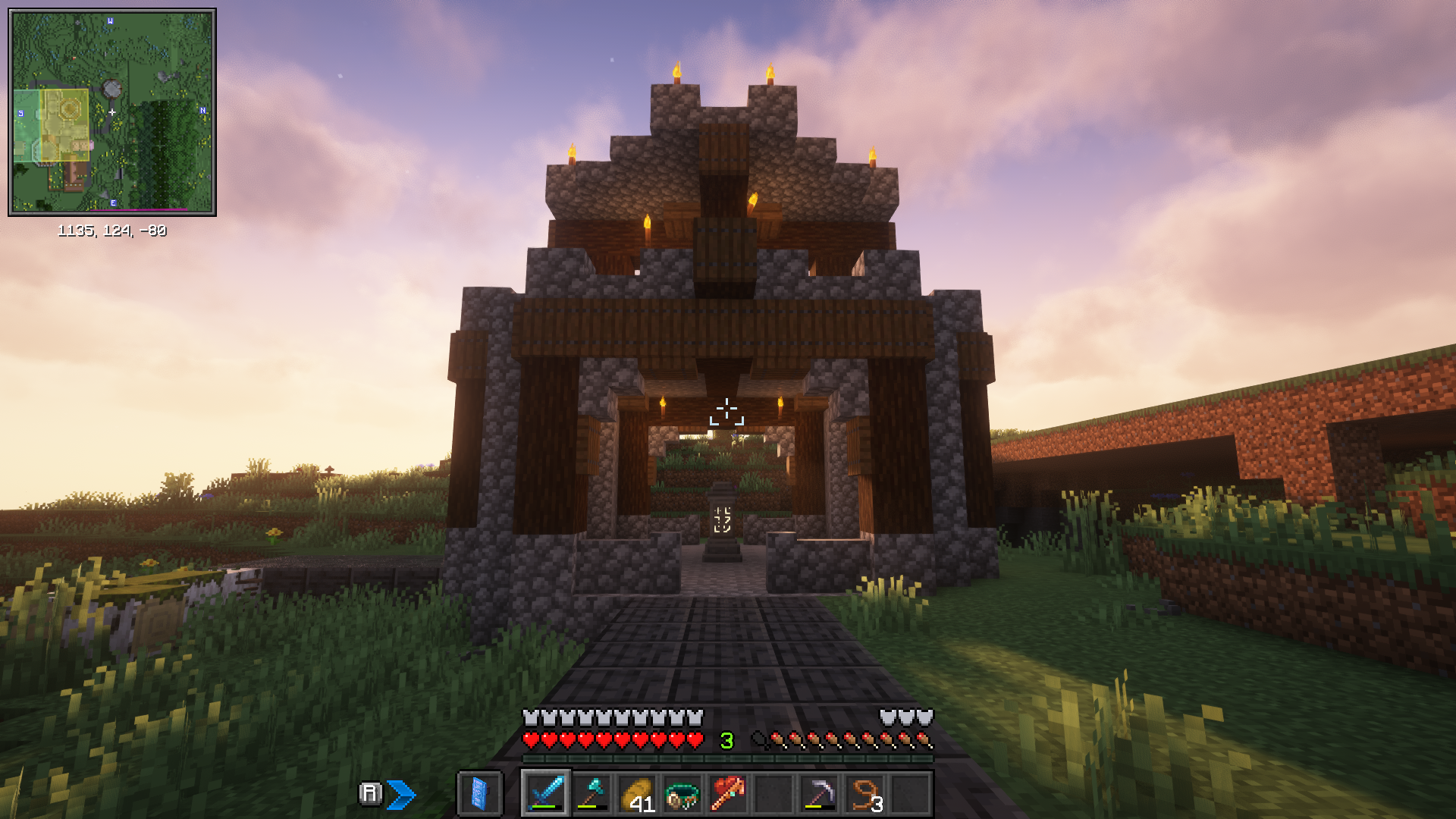Viewport: 1456px width, 819px height.
Task: Choose the diamond axe slot
Action: 591,794
